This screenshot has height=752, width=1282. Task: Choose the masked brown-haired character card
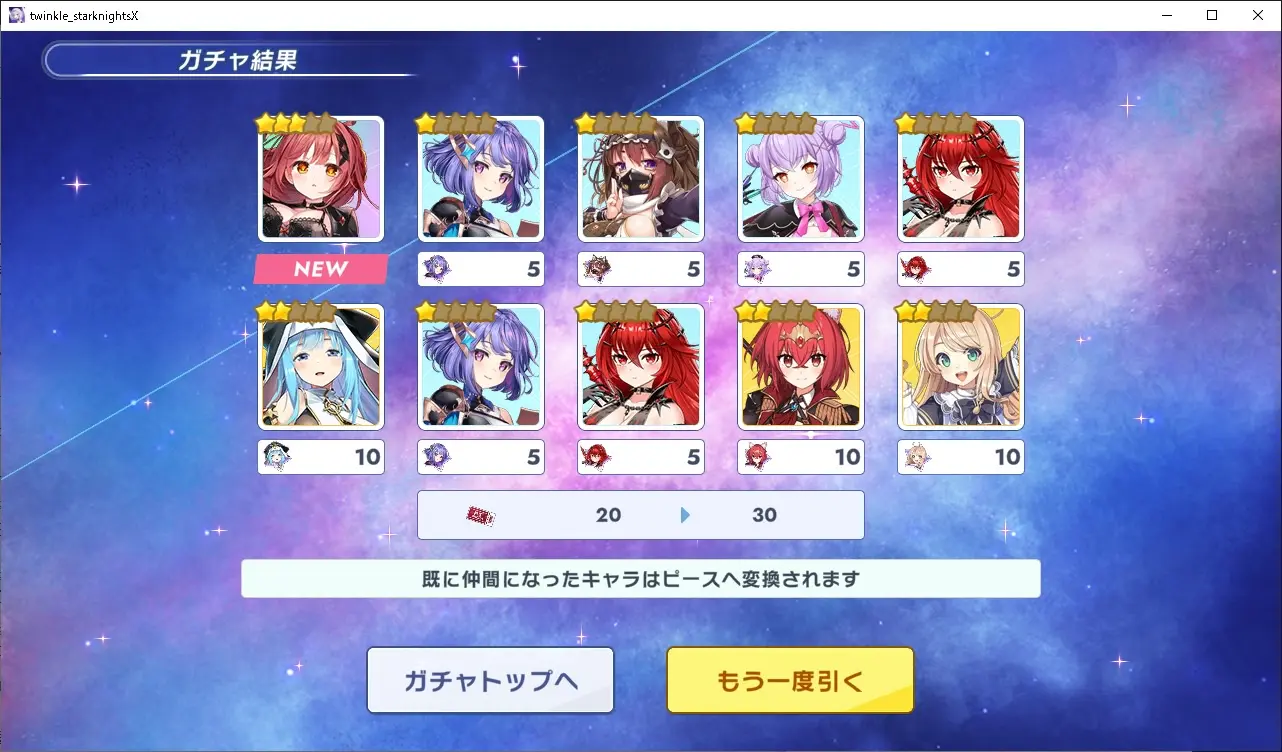pyautogui.click(x=641, y=179)
